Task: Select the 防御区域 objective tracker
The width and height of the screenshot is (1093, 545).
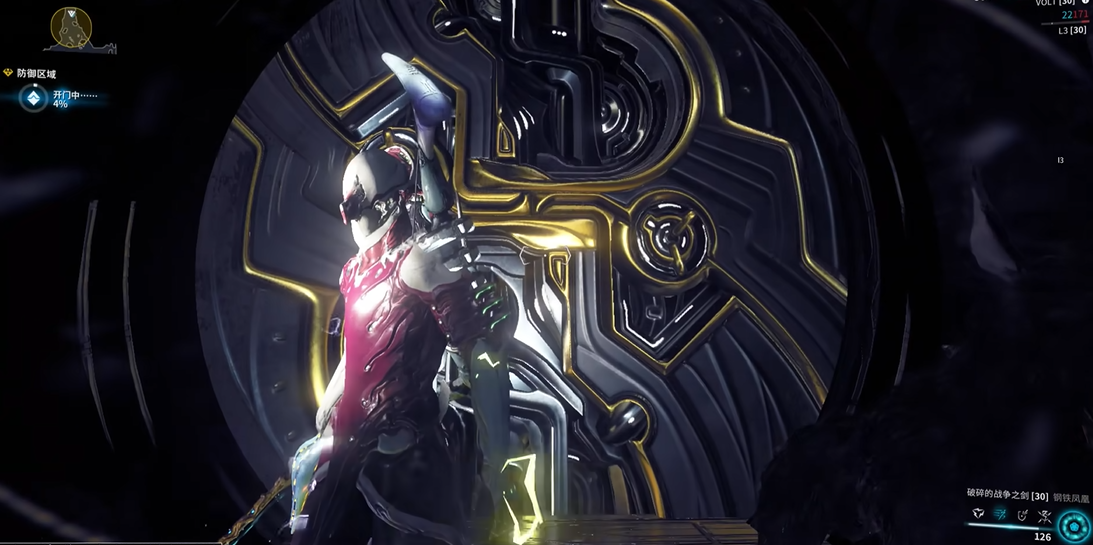Action: tap(36, 74)
